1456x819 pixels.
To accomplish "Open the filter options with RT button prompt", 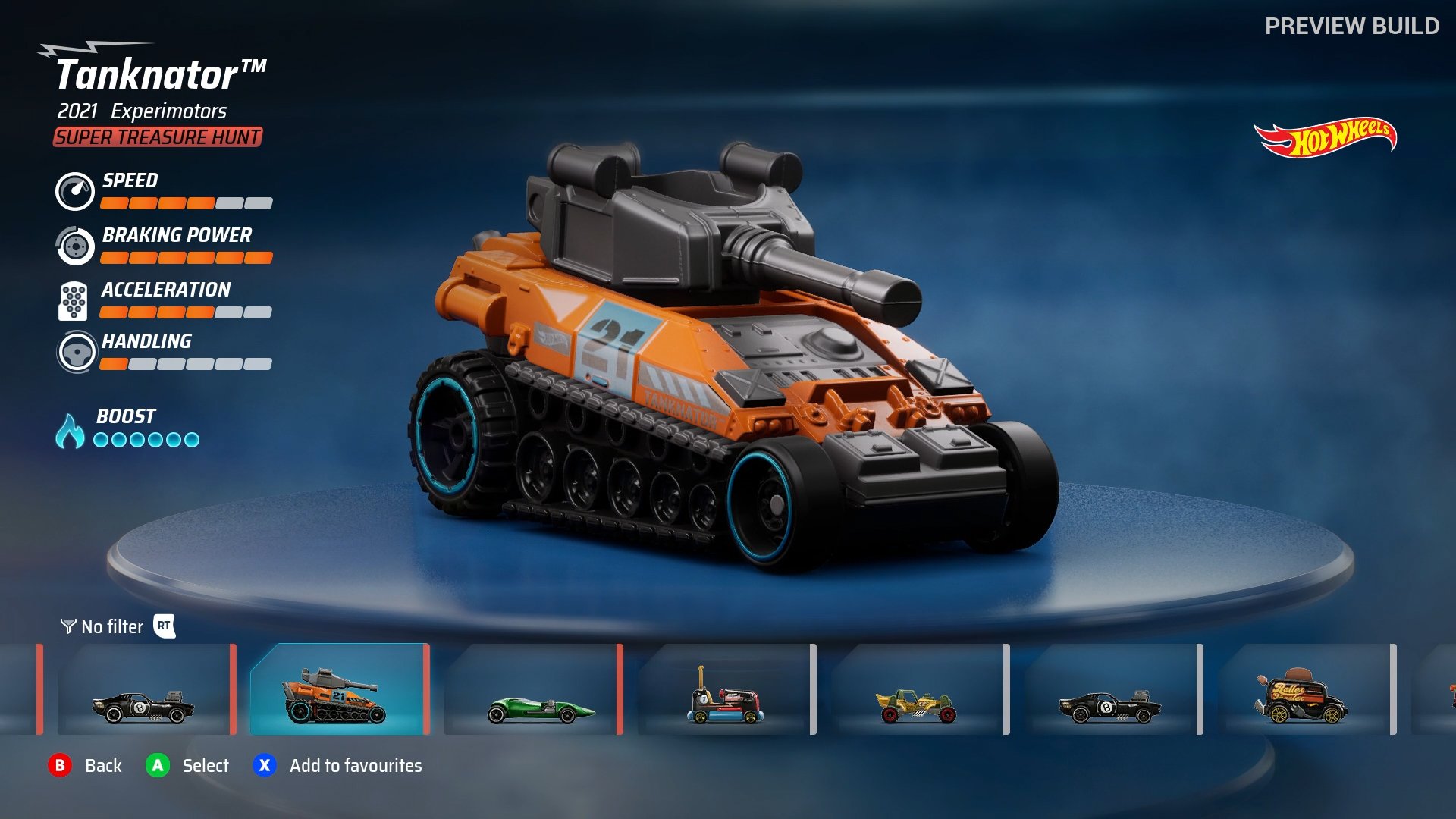I will 165,626.
